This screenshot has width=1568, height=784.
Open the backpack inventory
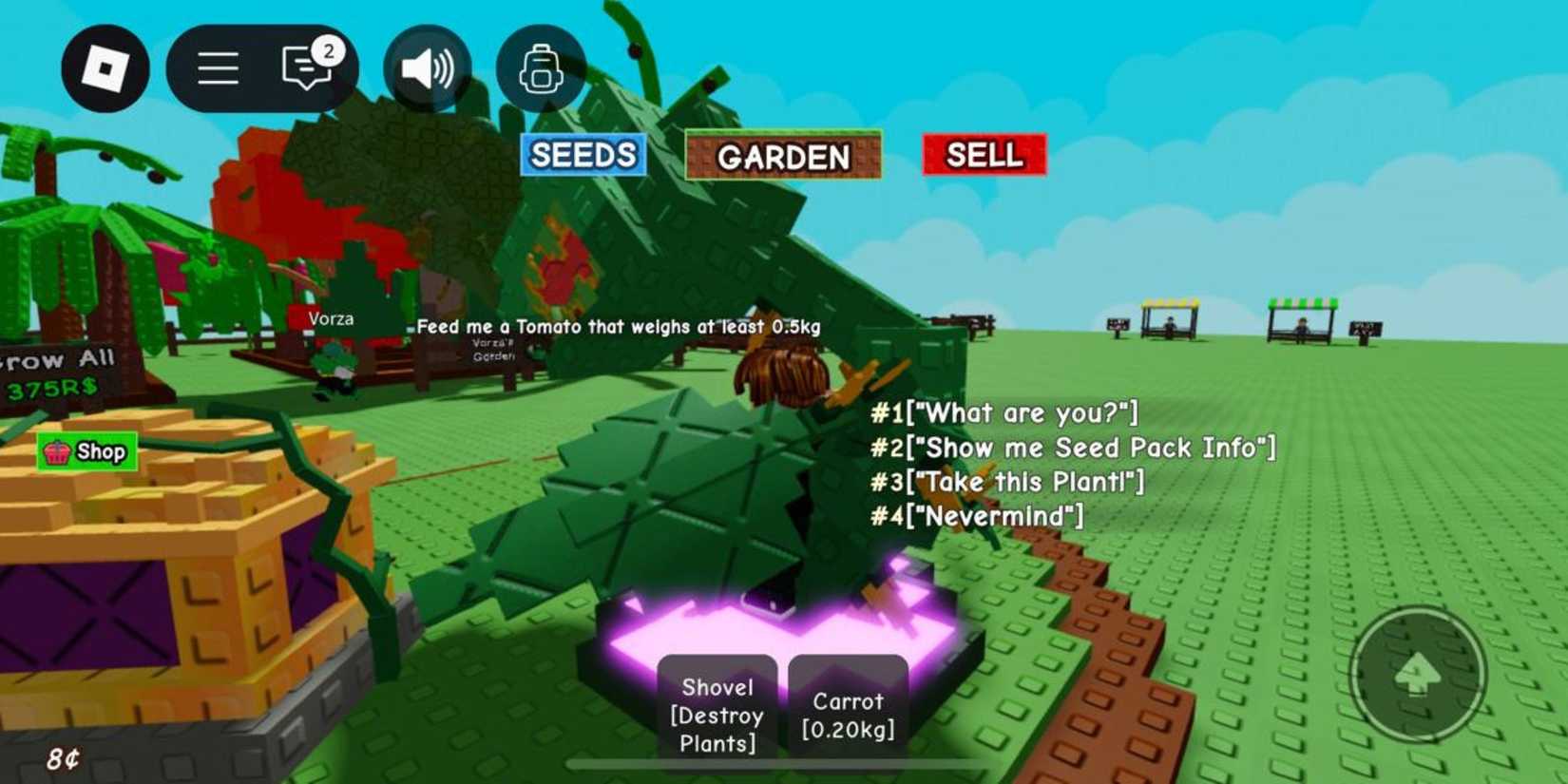[542, 68]
